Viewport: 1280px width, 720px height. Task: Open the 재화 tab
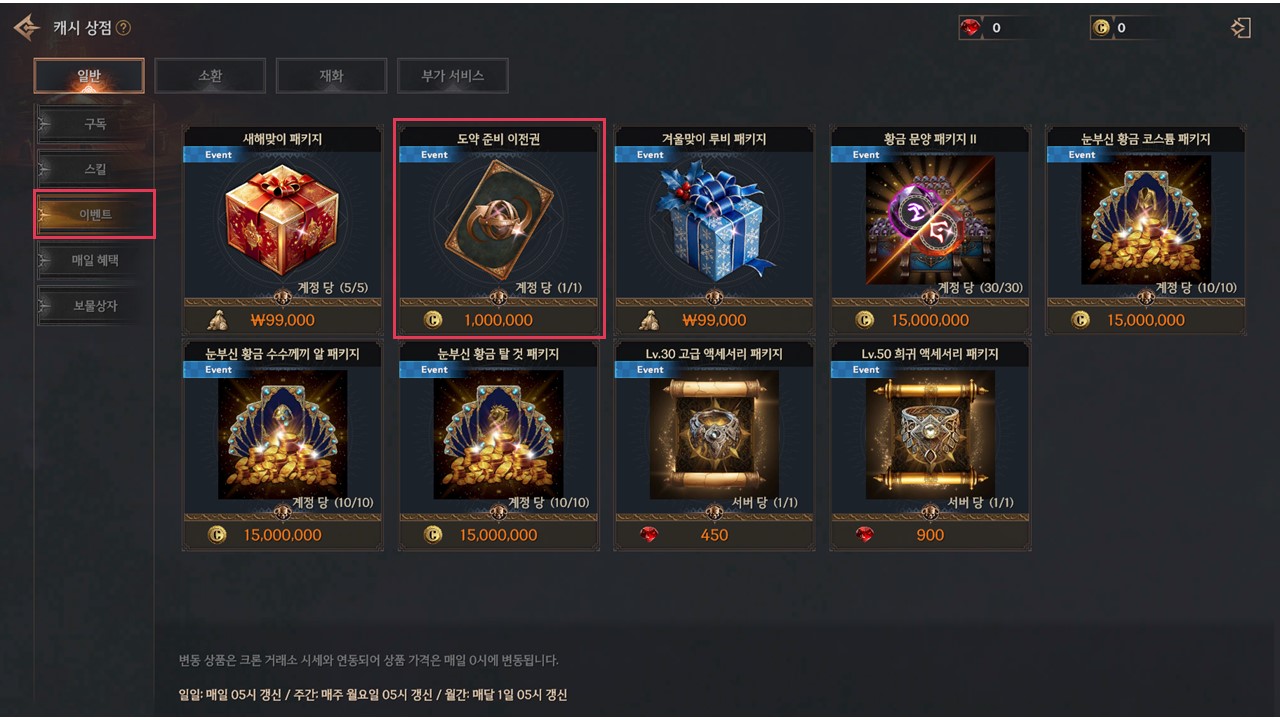point(331,76)
